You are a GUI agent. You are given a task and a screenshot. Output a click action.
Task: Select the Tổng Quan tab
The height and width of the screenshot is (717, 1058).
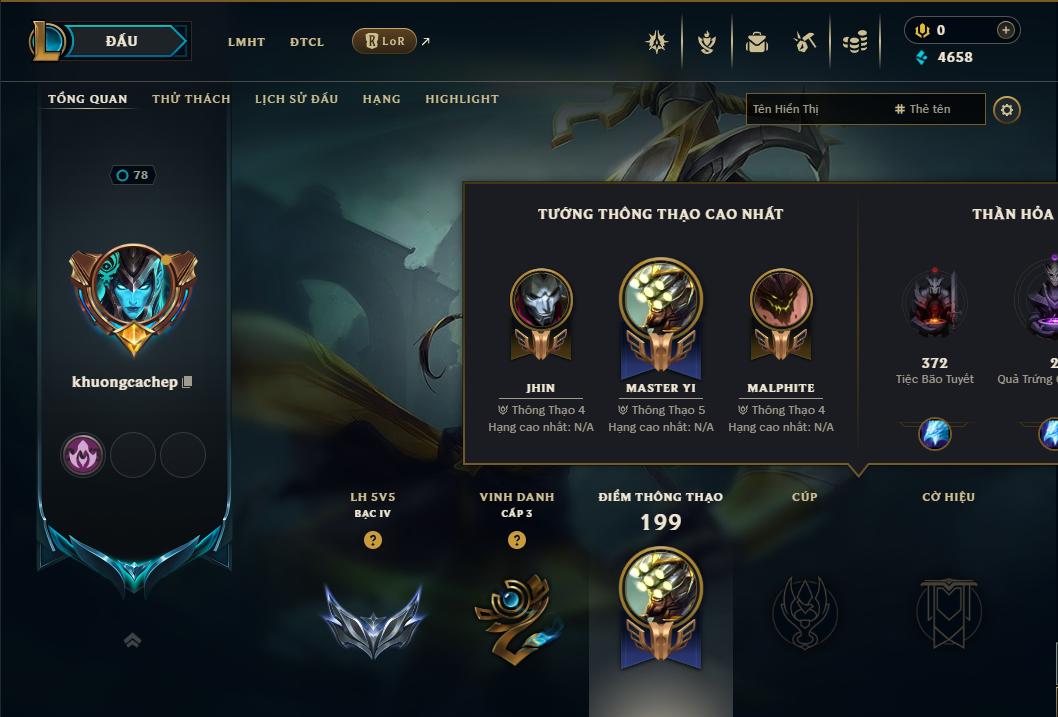[88, 99]
